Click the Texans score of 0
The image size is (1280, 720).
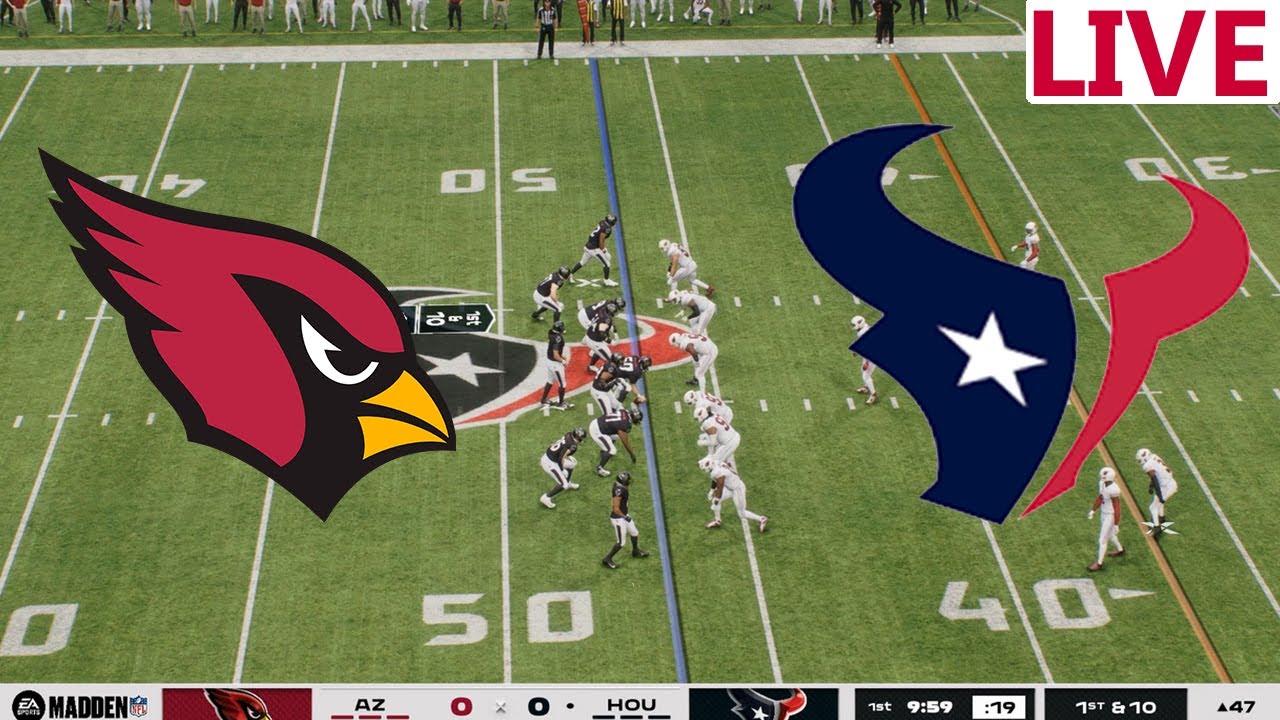(x=537, y=705)
